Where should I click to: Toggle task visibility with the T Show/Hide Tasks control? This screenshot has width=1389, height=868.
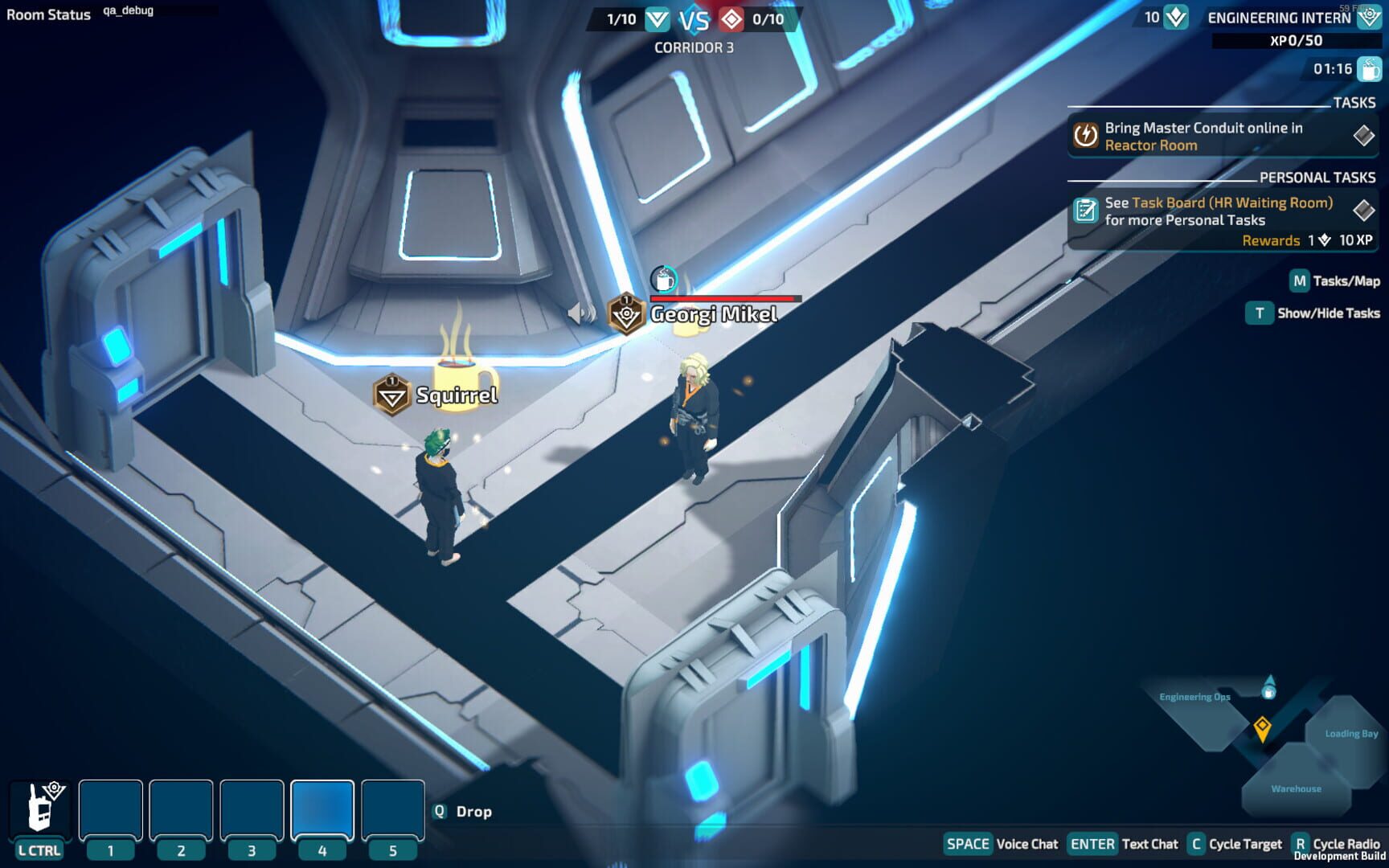point(1258,313)
